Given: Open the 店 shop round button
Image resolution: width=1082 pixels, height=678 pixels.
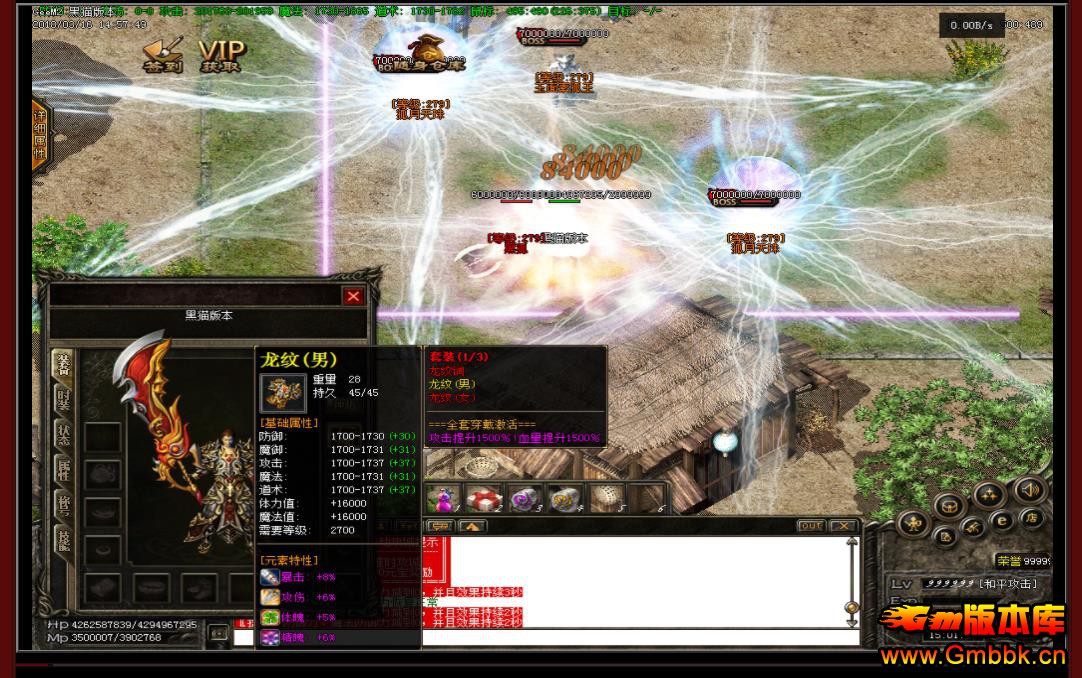Looking at the screenshot, I should [x=1033, y=517].
